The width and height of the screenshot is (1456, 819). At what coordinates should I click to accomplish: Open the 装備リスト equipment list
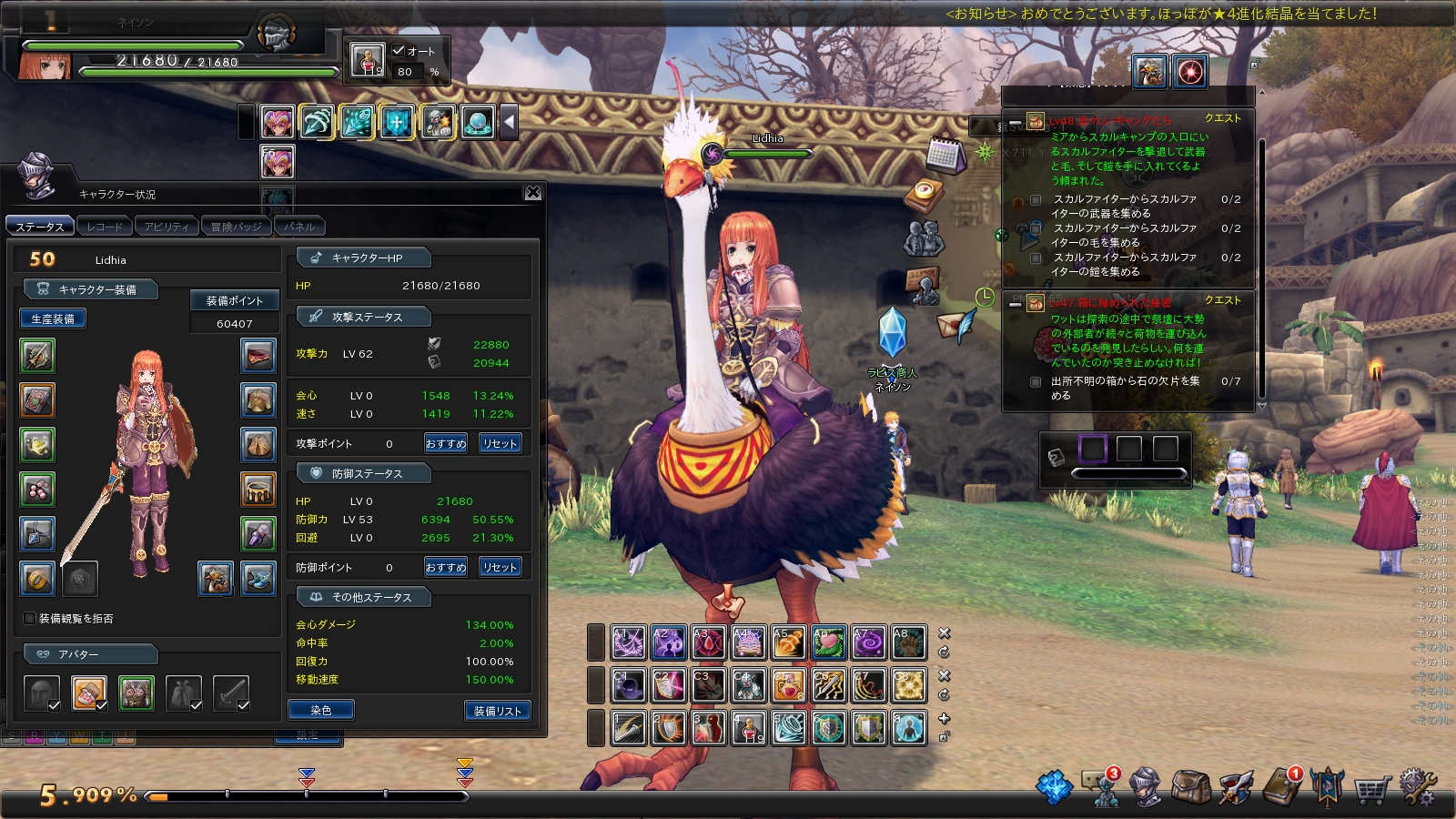[x=497, y=711]
